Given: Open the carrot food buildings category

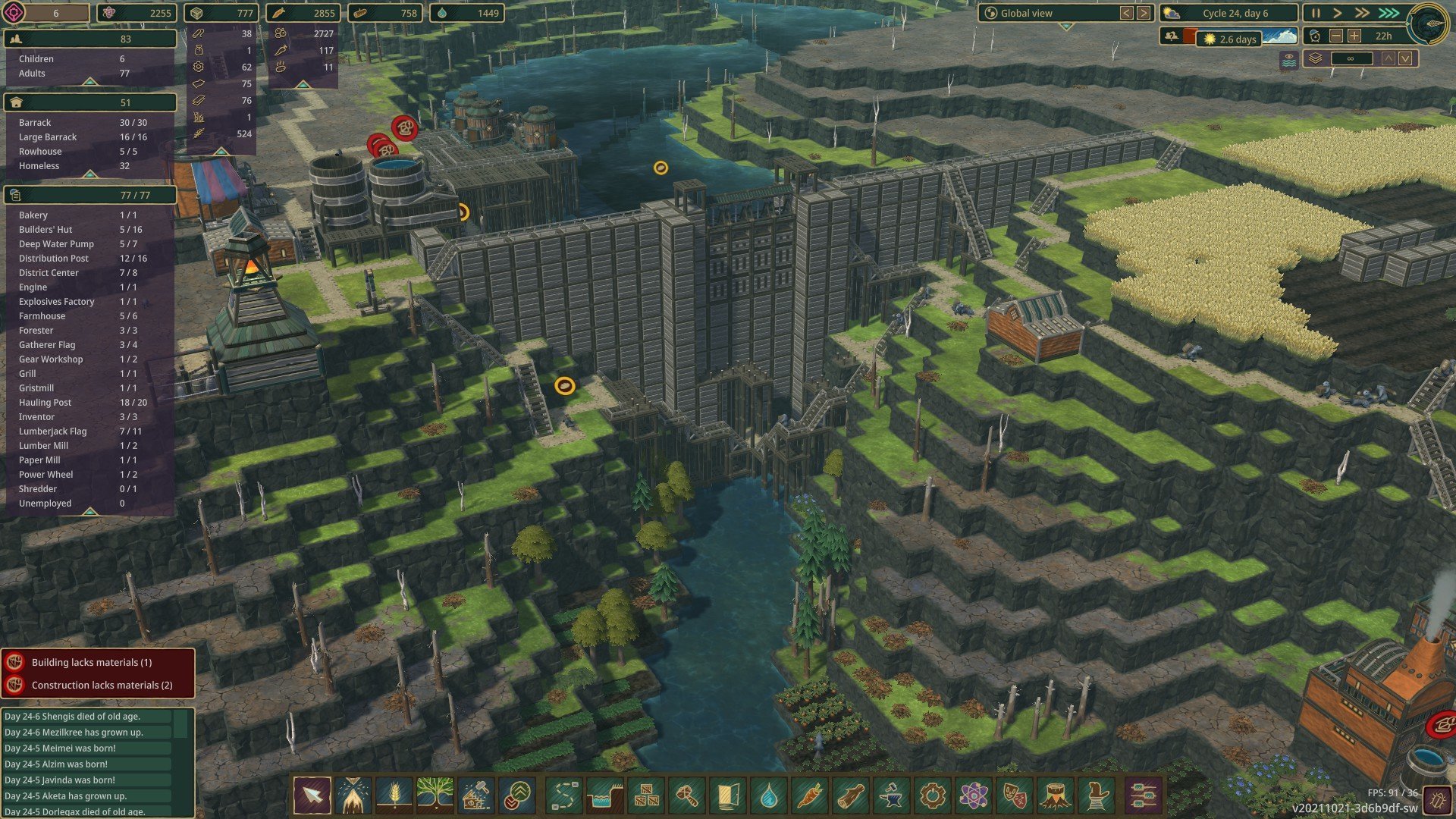Looking at the screenshot, I should (810, 795).
